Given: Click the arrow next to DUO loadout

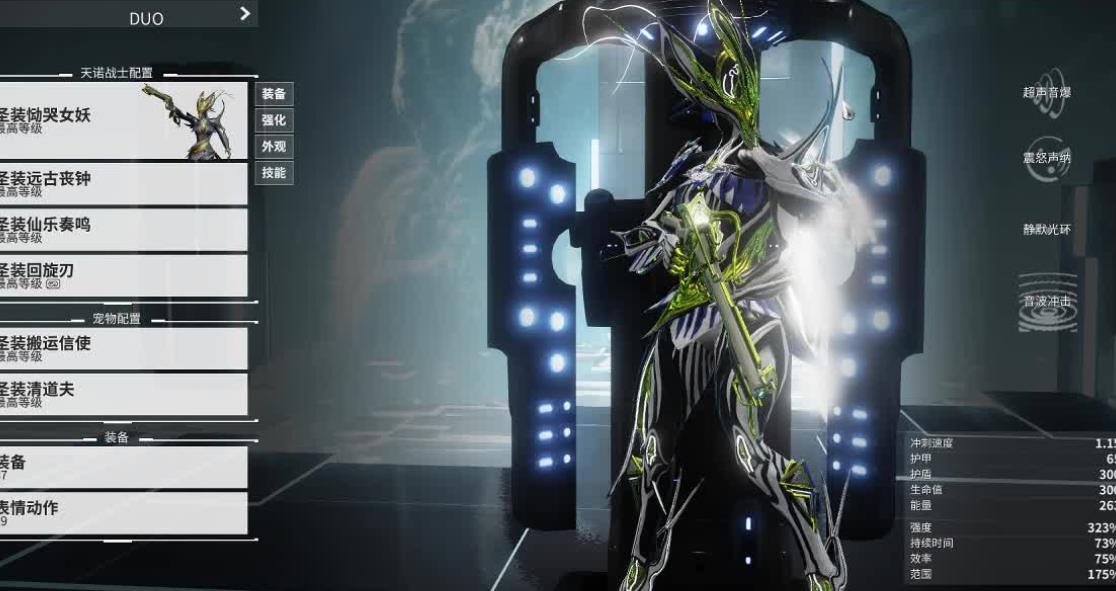Looking at the screenshot, I should [245, 14].
